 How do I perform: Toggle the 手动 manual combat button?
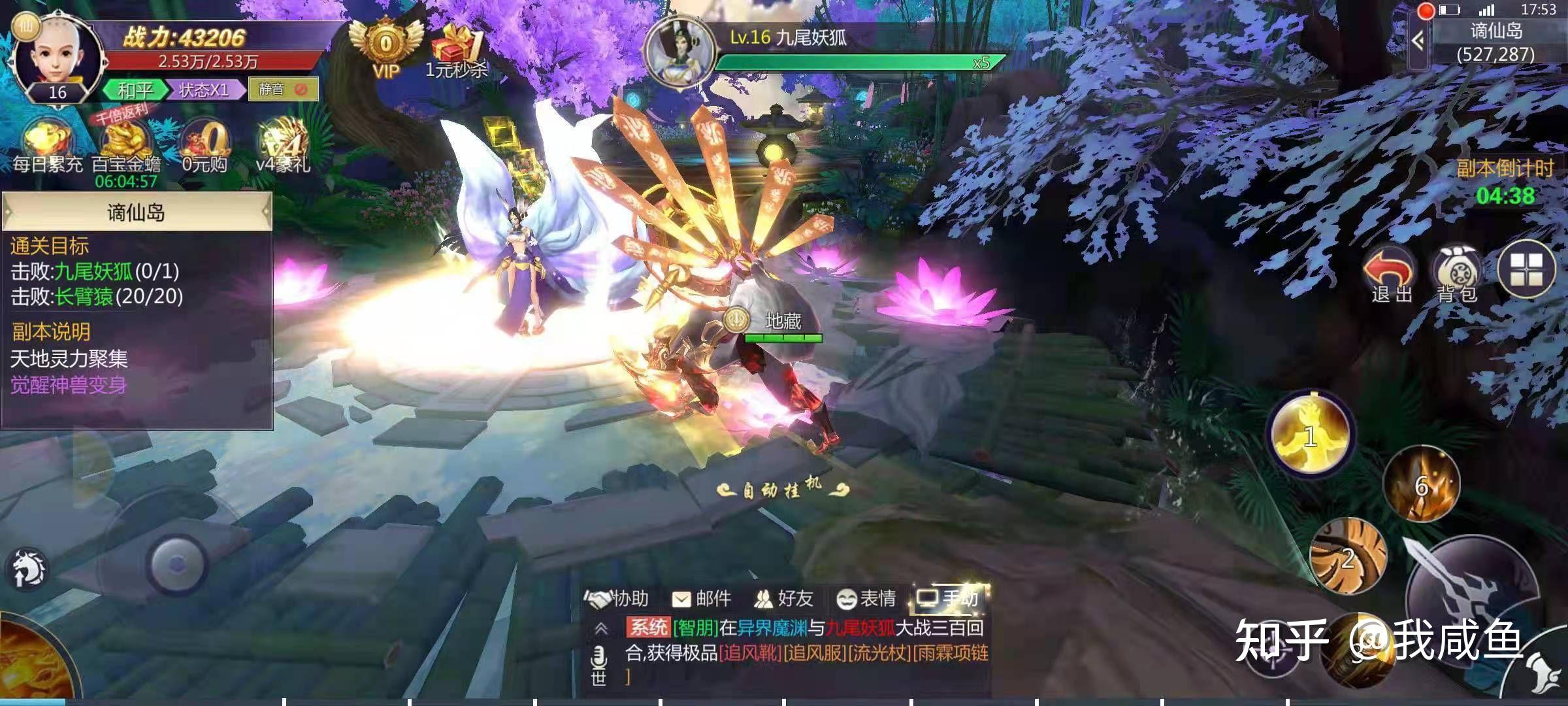[x=949, y=598]
